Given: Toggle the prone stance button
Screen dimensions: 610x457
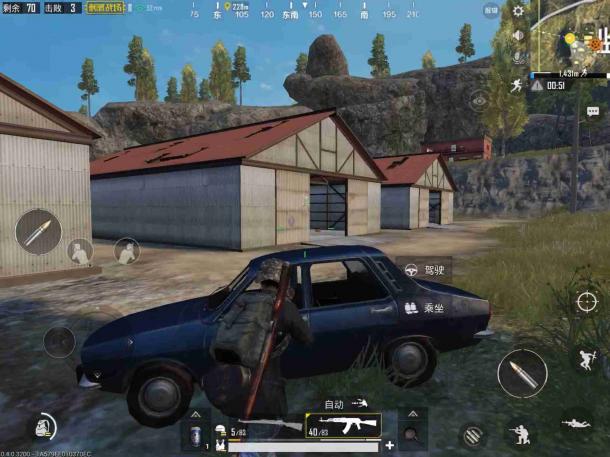Looking at the screenshot, I should pyautogui.click(x=576, y=424).
